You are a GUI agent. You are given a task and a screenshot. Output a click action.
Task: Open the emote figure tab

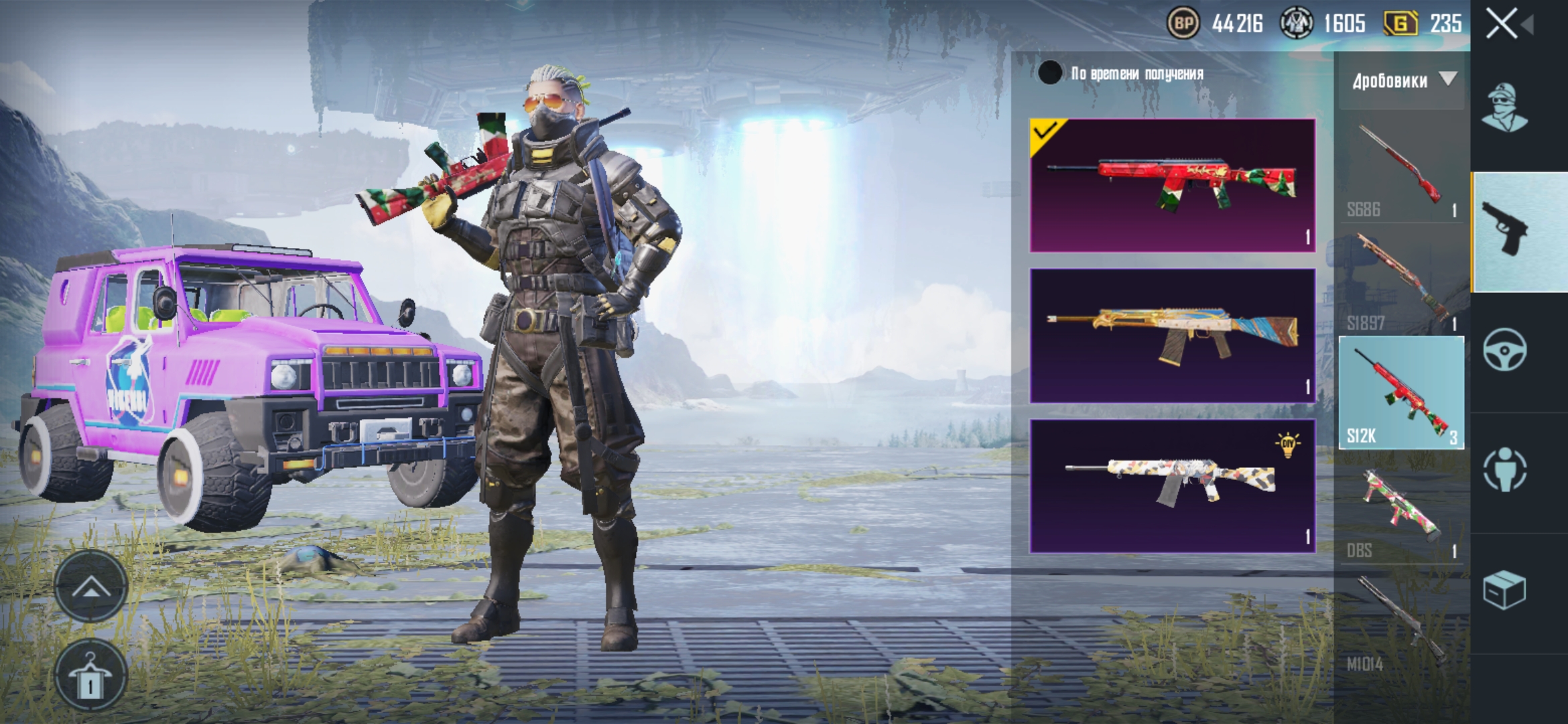click(x=1505, y=470)
